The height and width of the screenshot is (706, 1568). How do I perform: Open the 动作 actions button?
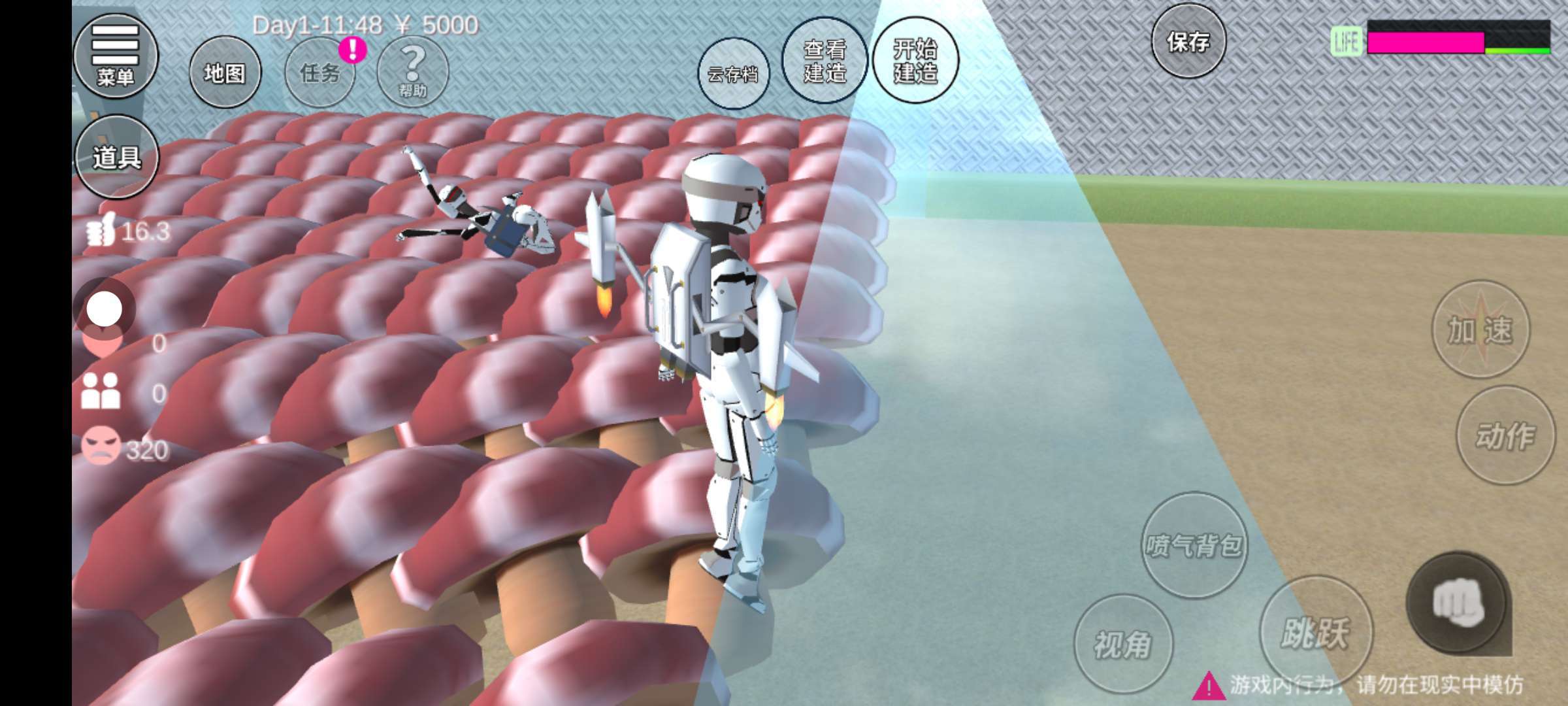1505,435
